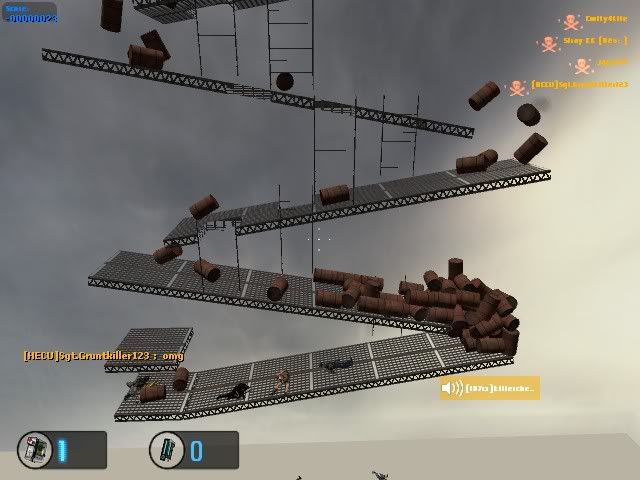This screenshot has width=640, height=480.
Task: Click the Sgt.Gruntkiller123 'omg' chat message
Action: pyautogui.click(x=103, y=355)
